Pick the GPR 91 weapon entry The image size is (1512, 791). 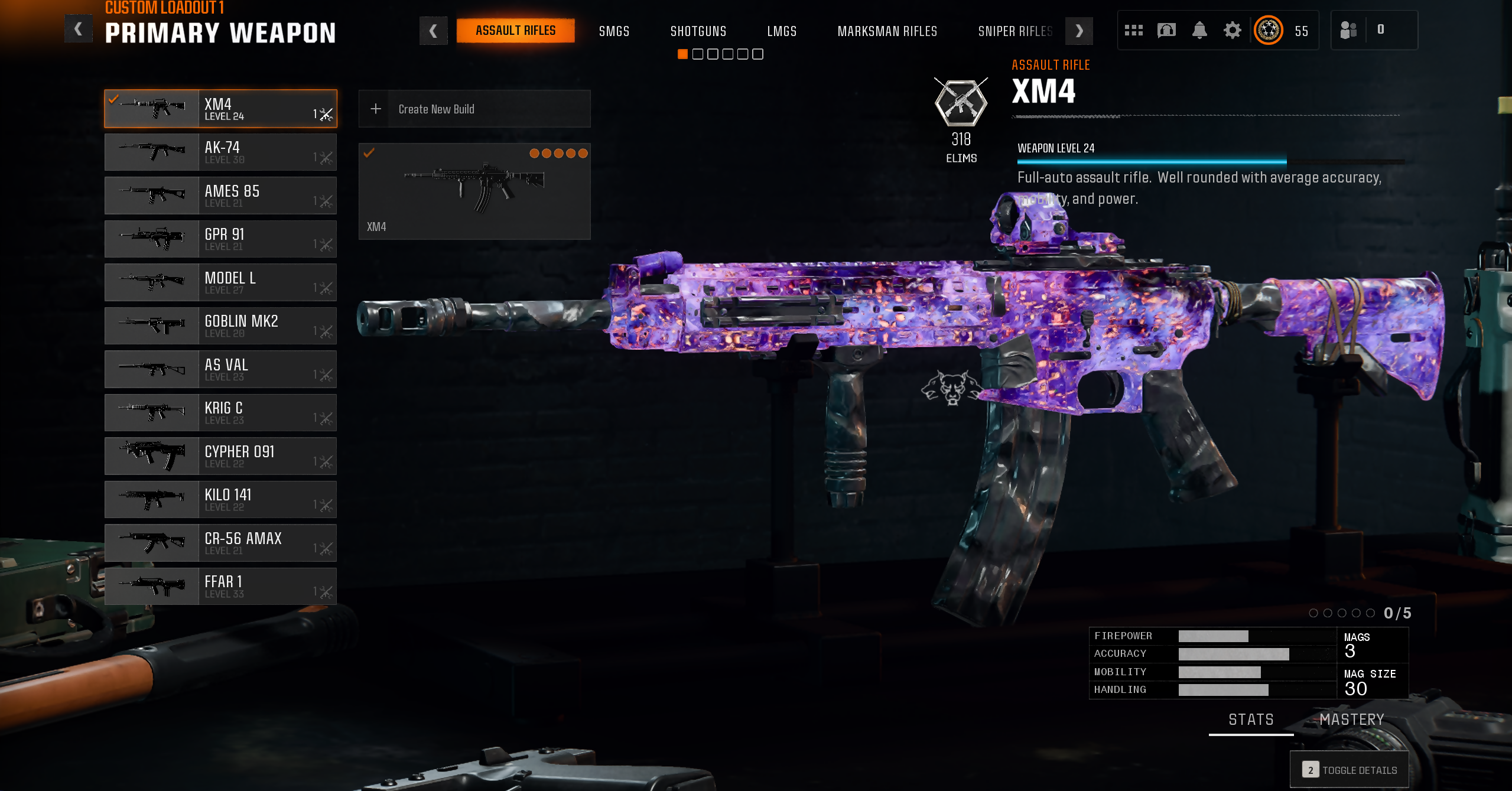(x=220, y=239)
